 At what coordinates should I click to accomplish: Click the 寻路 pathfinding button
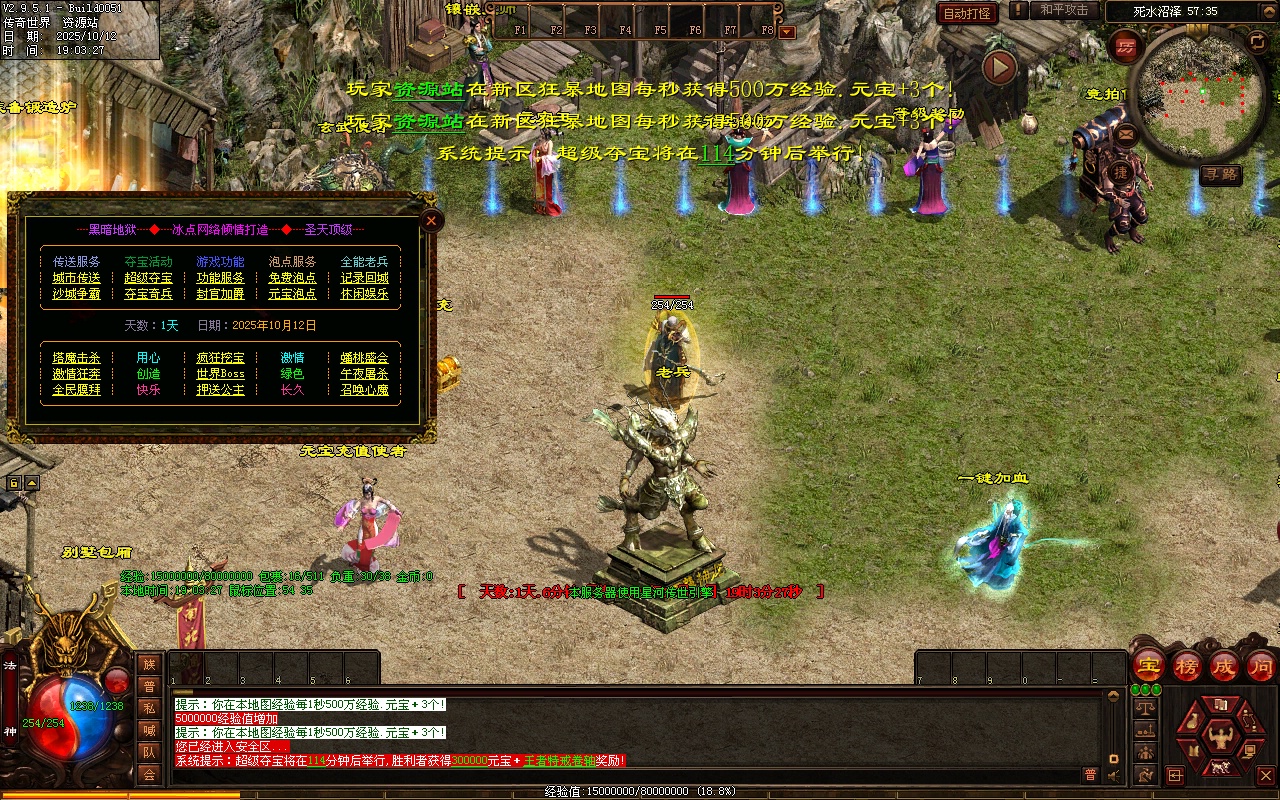(x=1221, y=174)
